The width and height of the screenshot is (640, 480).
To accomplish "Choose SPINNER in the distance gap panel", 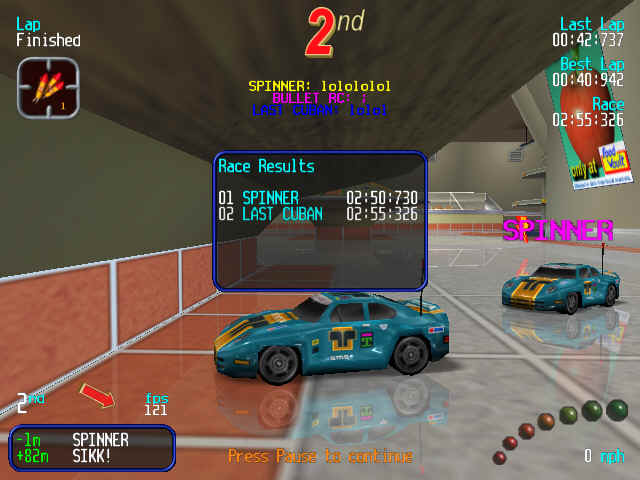I will click(100, 439).
